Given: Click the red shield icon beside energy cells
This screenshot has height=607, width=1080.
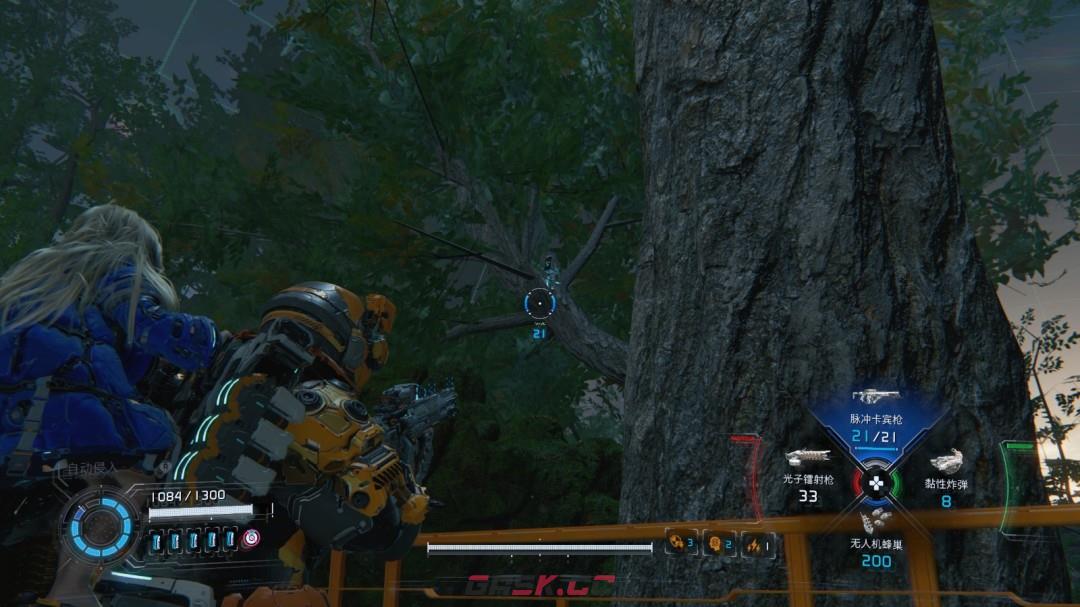Looking at the screenshot, I should 251,538.
